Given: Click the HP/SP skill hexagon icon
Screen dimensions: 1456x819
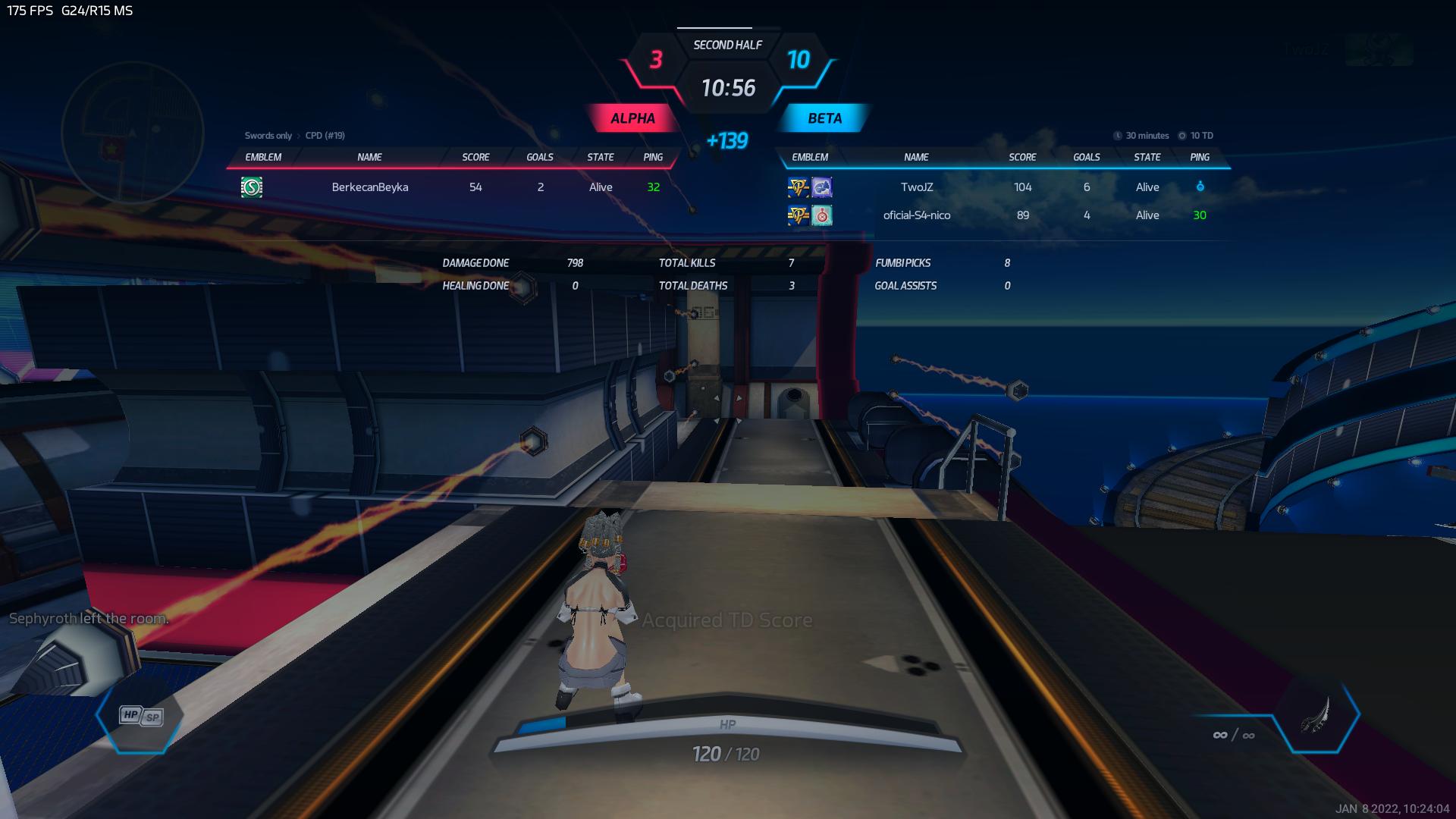Looking at the screenshot, I should (x=140, y=716).
